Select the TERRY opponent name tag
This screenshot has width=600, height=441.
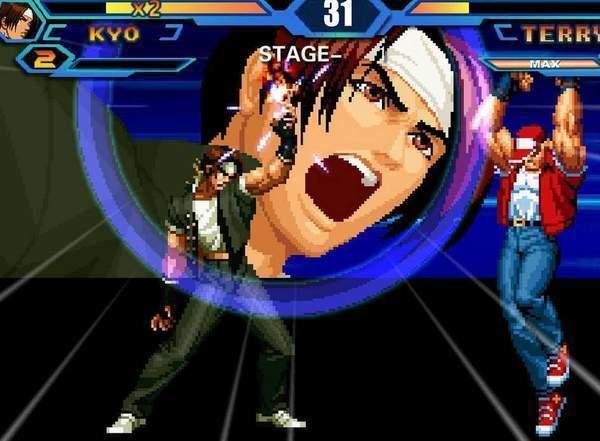click(x=558, y=34)
